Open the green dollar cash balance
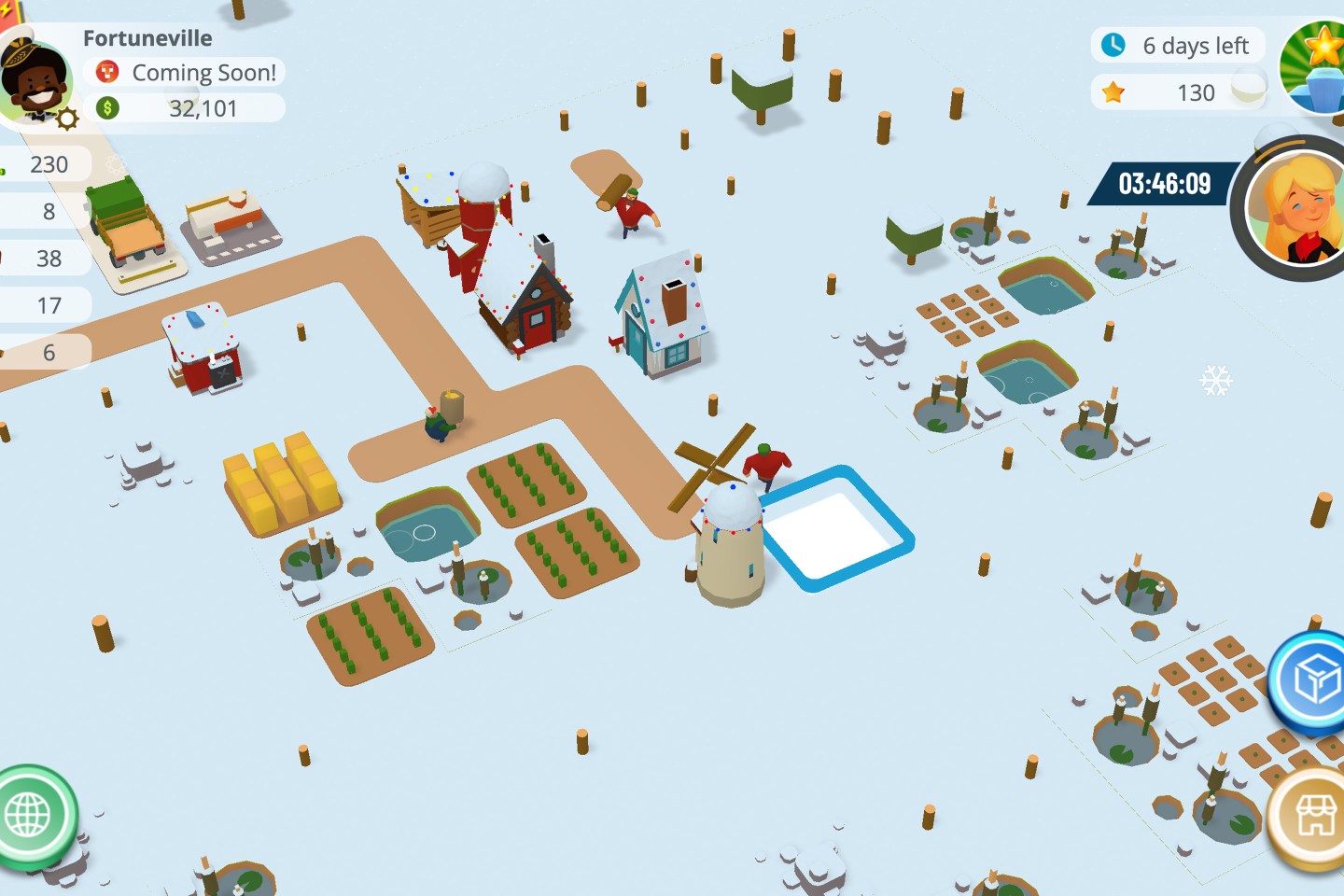The width and height of the screenshot is (1344, 896). tap(187, 108)
